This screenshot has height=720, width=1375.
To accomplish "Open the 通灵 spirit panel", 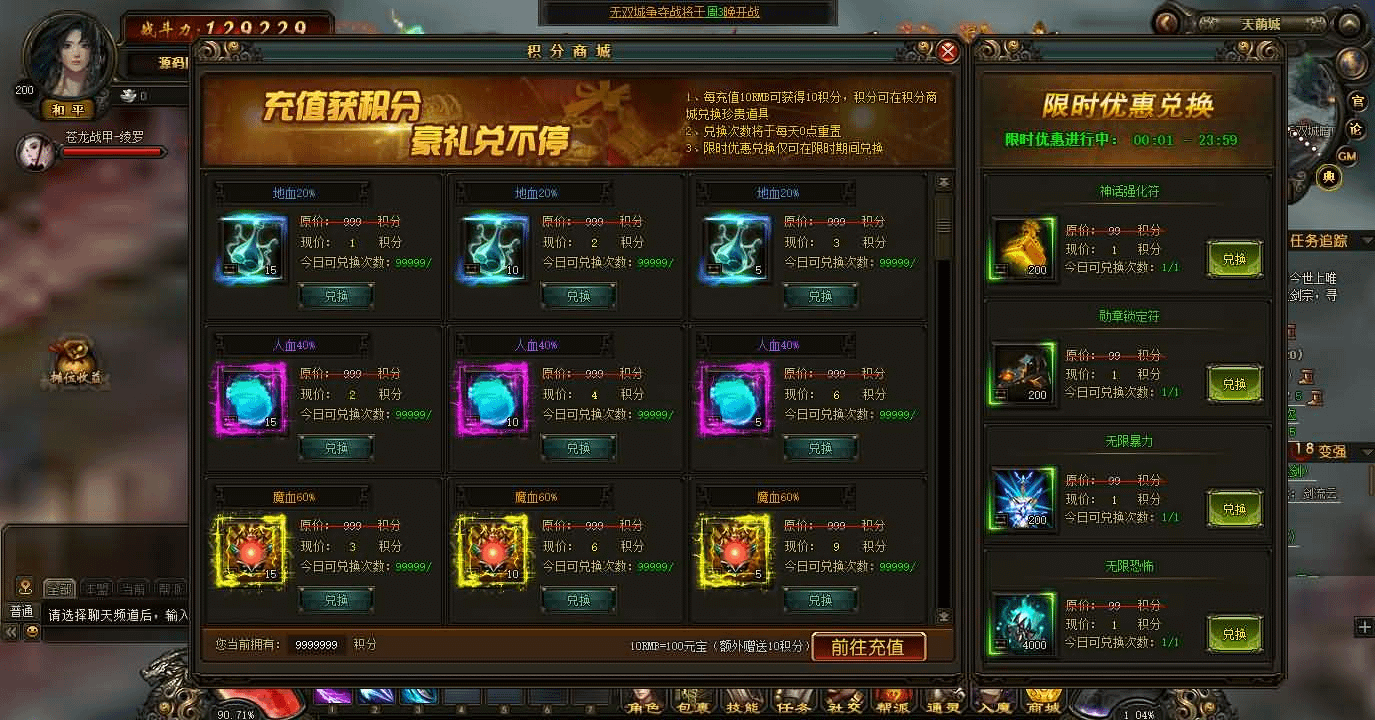I will coord(941,701).
